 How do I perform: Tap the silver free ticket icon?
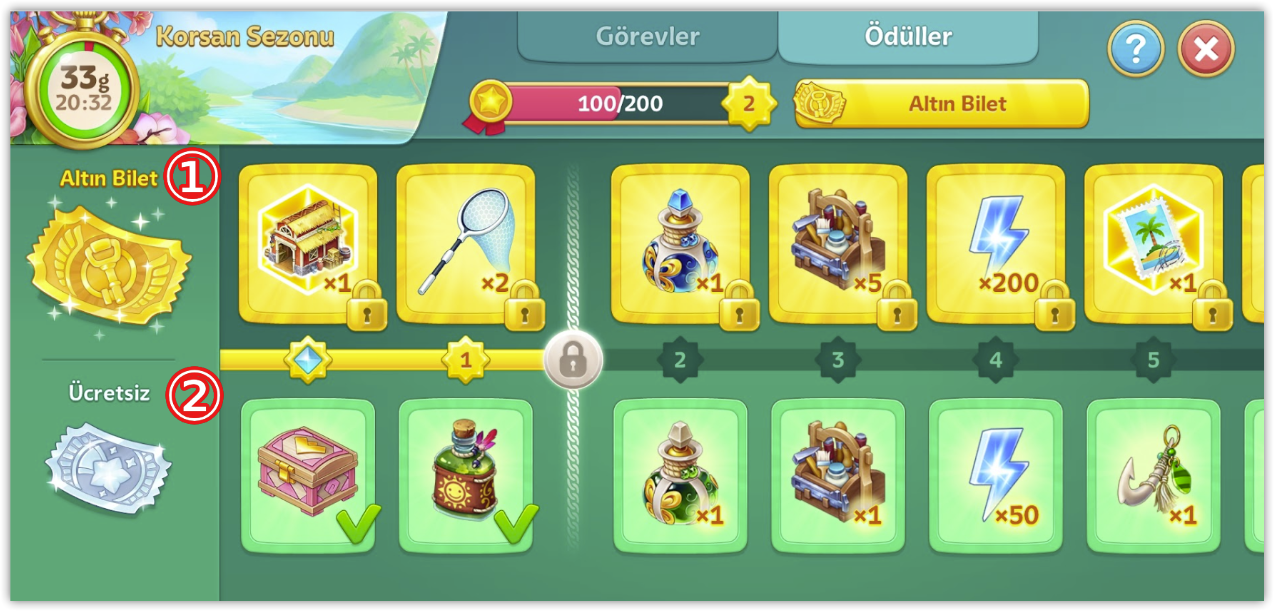(x=108, y=468)
